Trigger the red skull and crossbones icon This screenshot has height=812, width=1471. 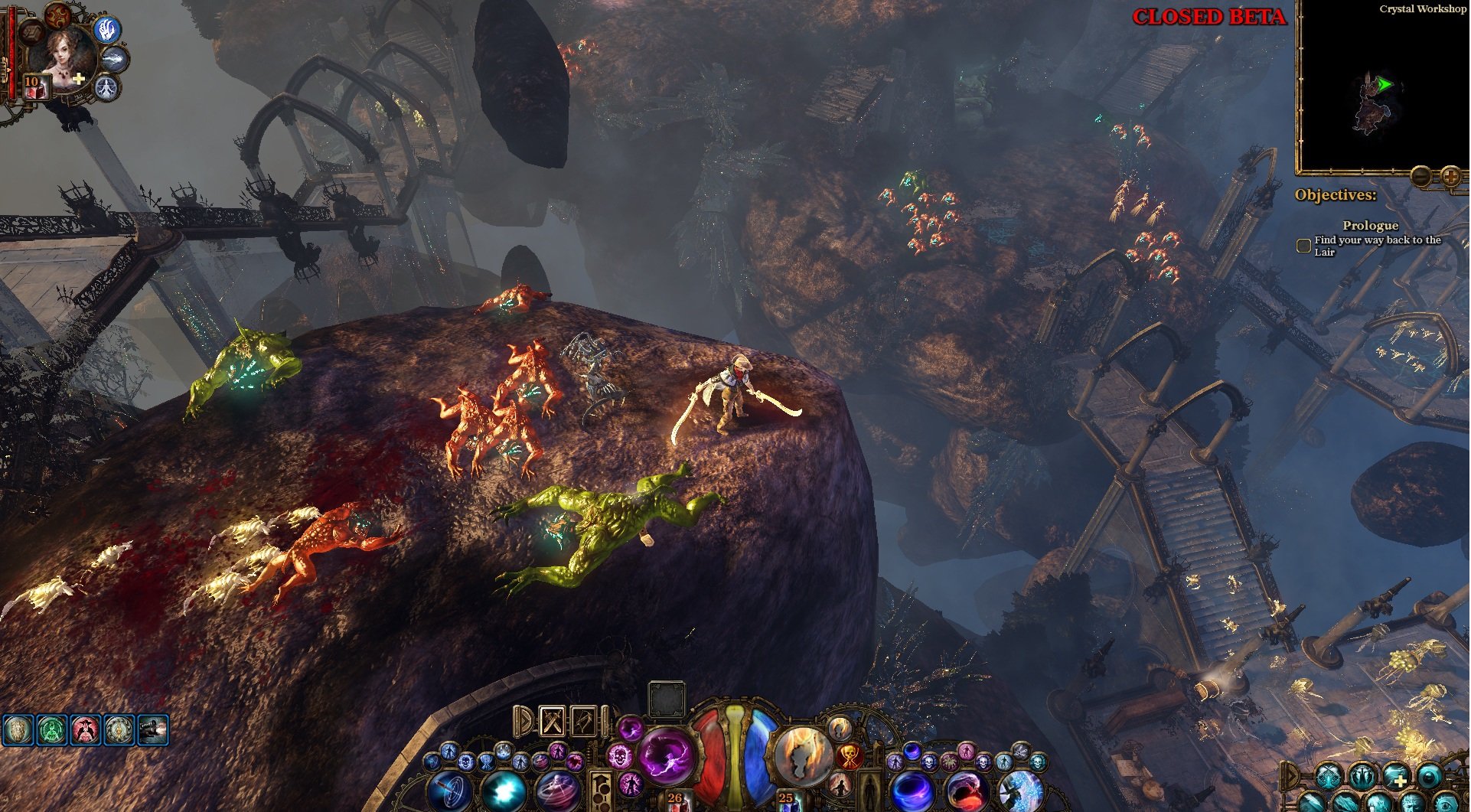pyautogui.click(x=849, y=757)
